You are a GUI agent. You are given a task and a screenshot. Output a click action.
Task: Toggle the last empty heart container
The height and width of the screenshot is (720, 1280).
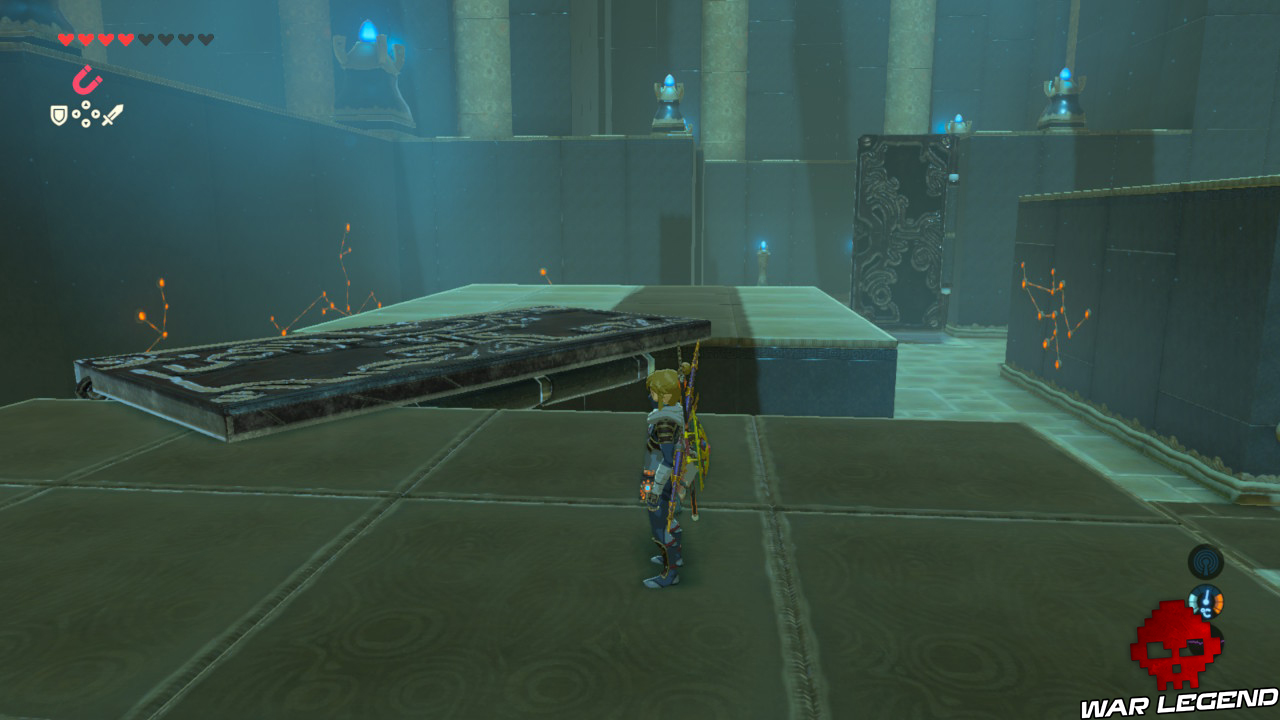206,39
